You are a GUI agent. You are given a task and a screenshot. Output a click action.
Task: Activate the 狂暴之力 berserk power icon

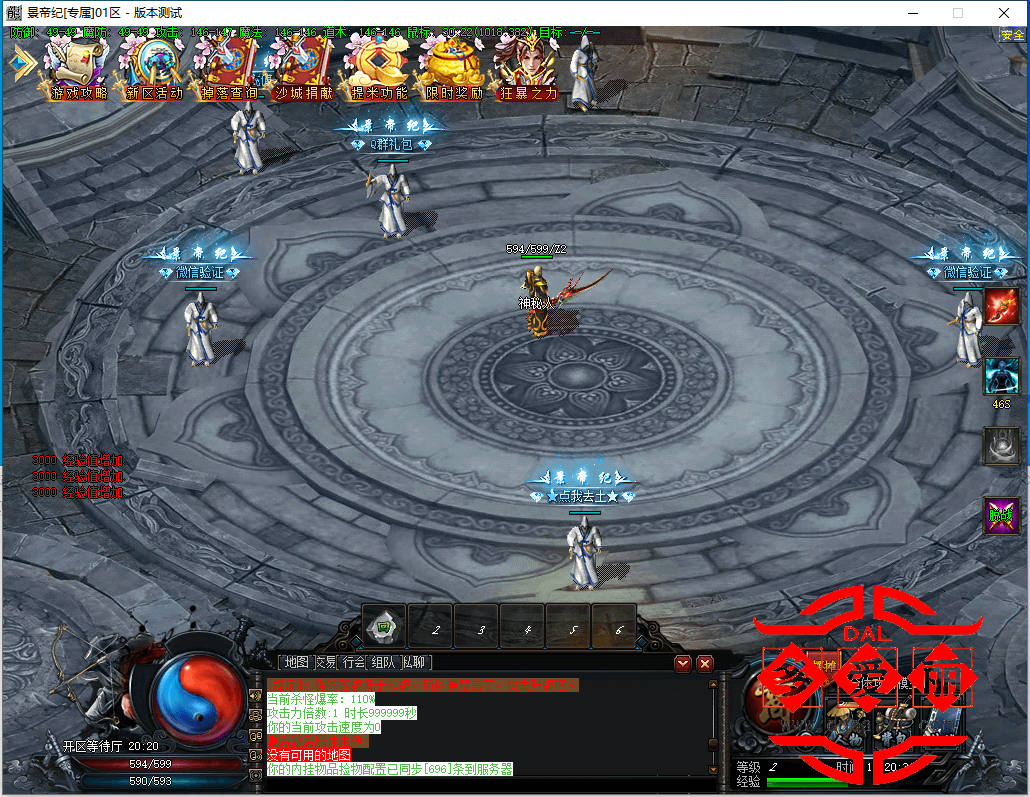tap(527, 68)
